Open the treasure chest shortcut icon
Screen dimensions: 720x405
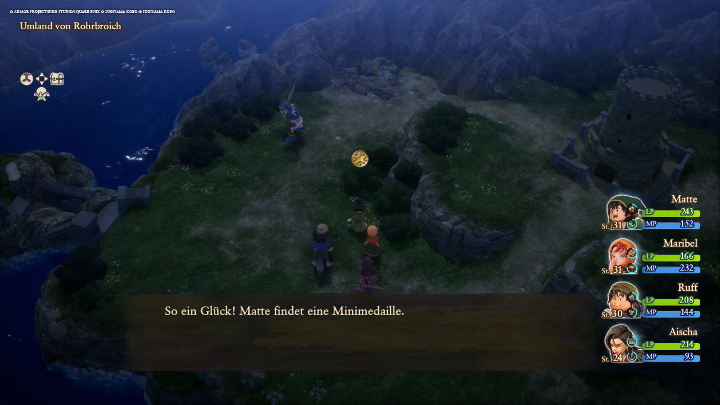coord(58,78)
